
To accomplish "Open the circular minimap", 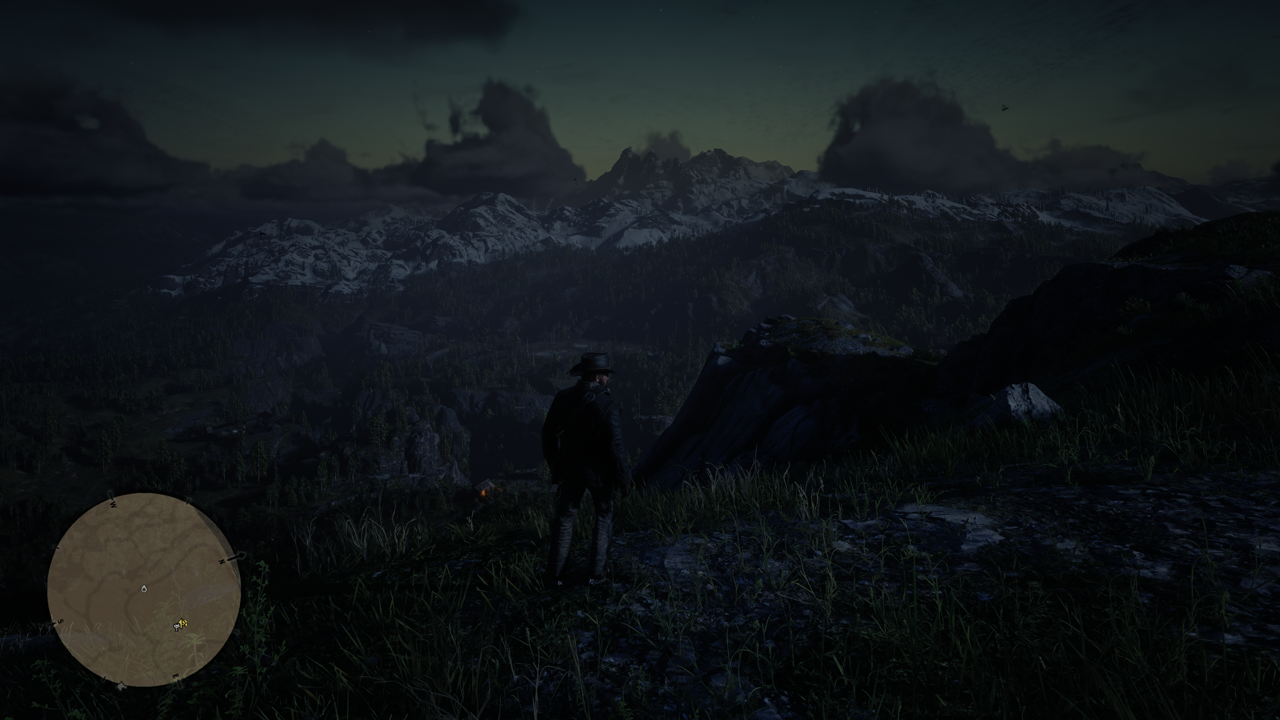I will pos(144,589).
